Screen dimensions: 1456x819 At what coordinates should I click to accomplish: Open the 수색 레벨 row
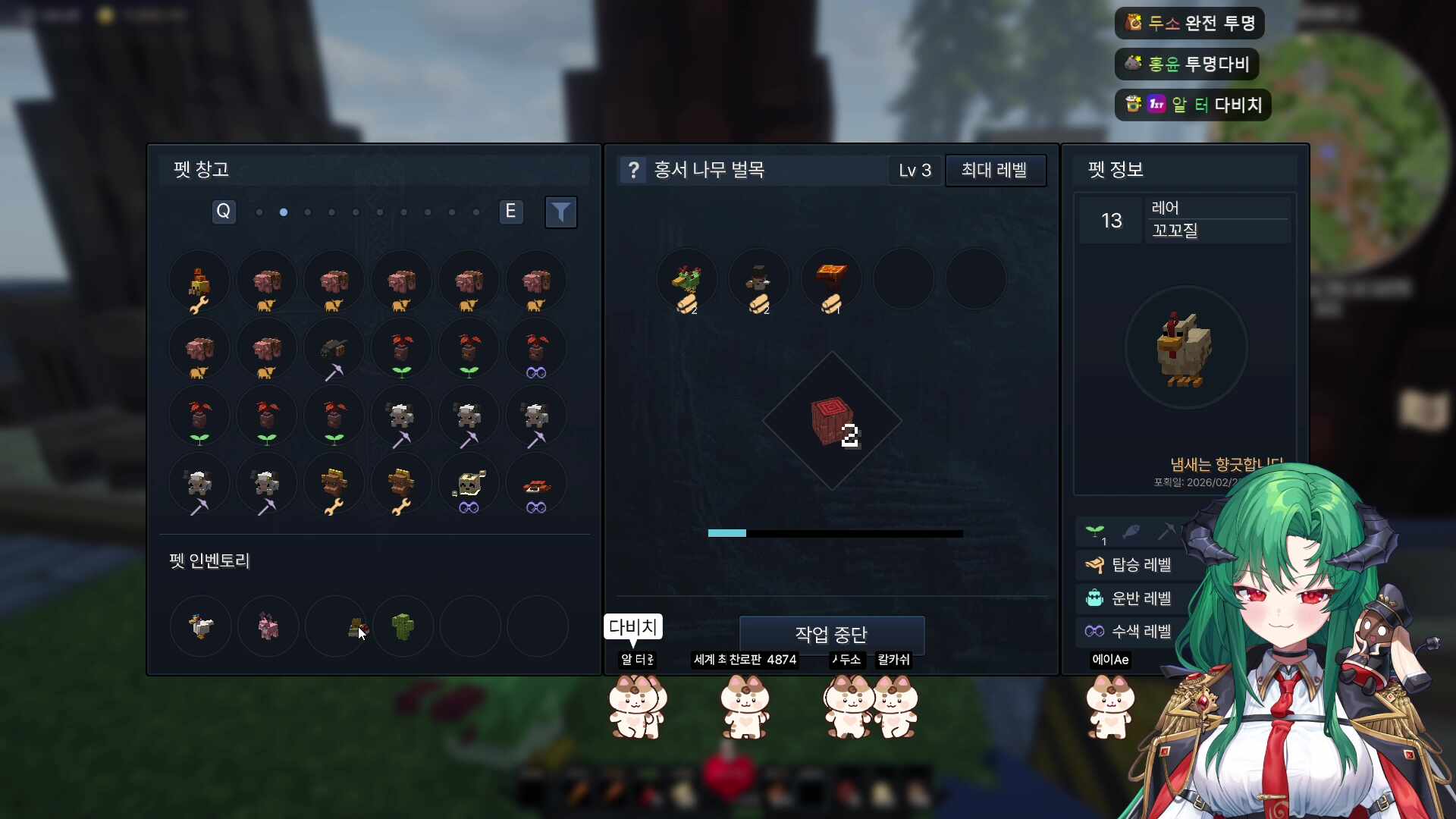1141,631
